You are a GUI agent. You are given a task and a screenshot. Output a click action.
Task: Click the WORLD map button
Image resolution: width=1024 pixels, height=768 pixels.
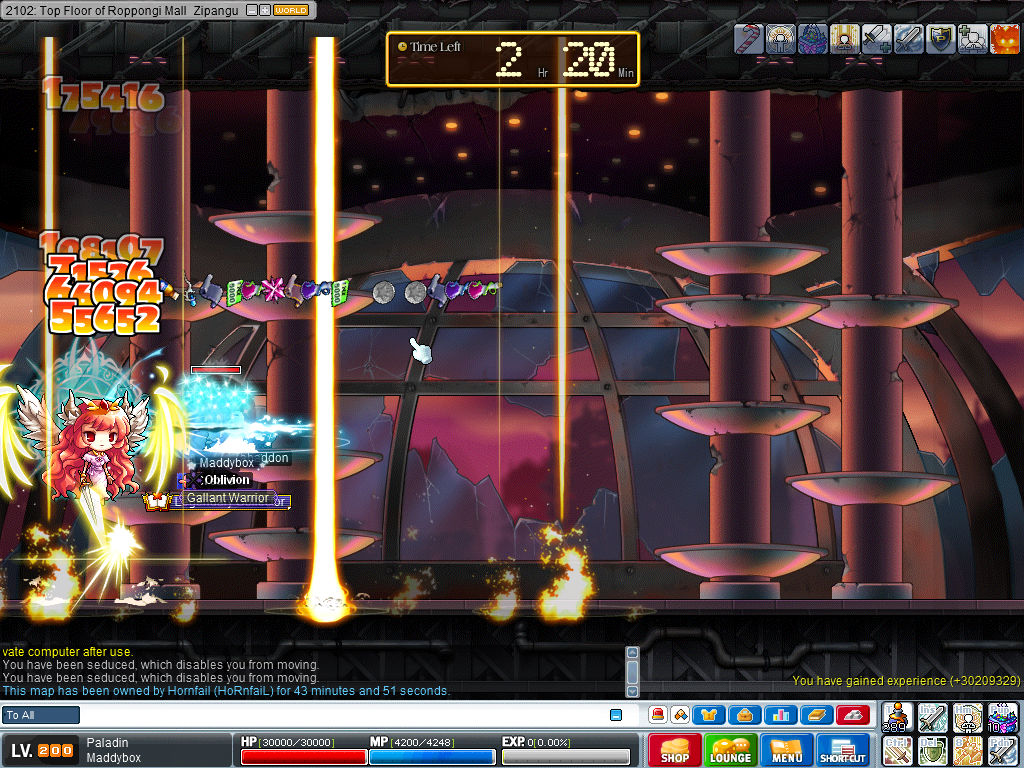tap(291, 10)
